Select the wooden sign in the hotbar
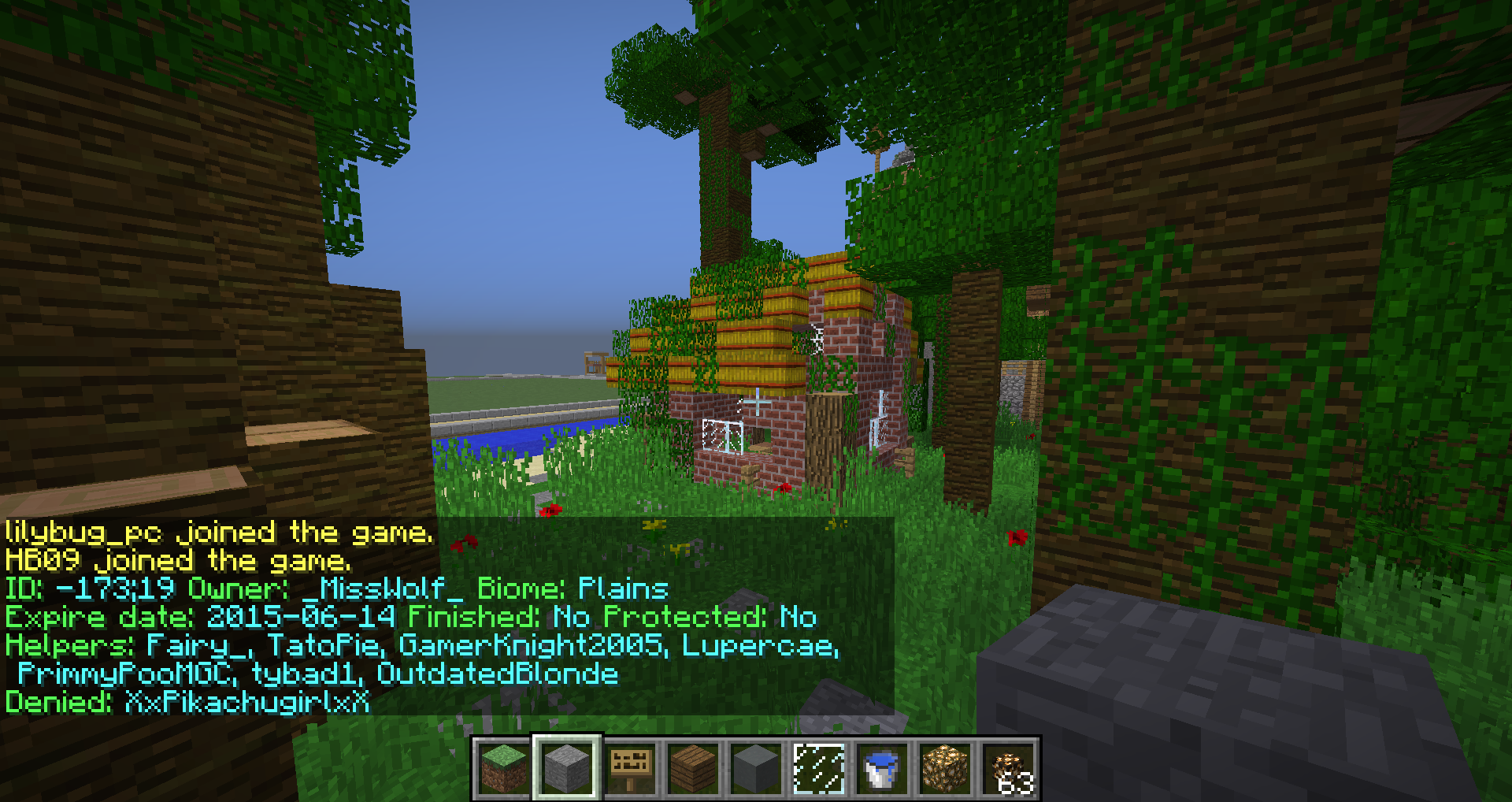1512x802 pixels. pos(630,768)
